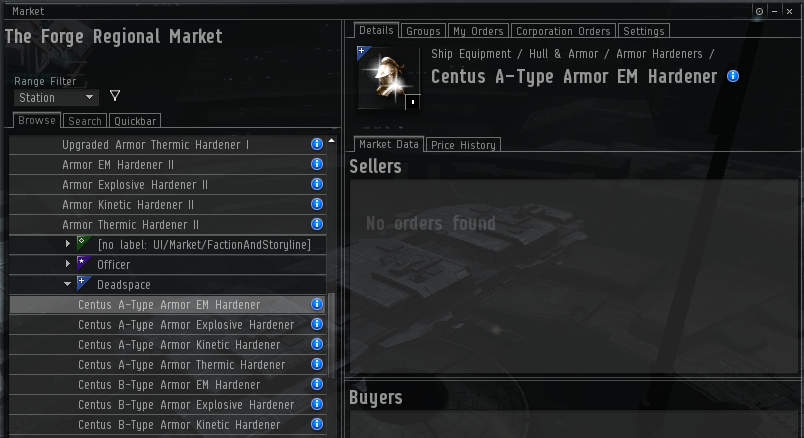
Task: Pick Centus A-Type Armor Thermic Hardener
Action: coord(181,365)
